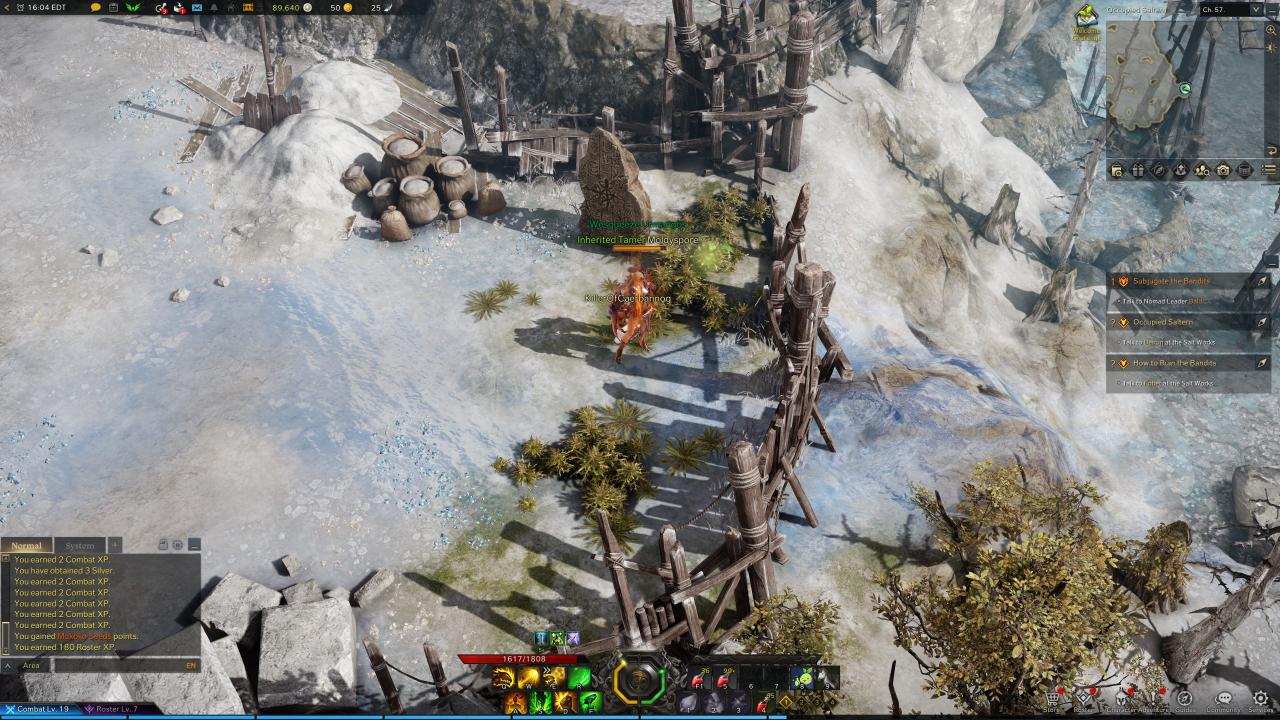Zoom the minimap with the magnifier button
This screenshot has height=720, width=1280.
tap(1271, 30)
